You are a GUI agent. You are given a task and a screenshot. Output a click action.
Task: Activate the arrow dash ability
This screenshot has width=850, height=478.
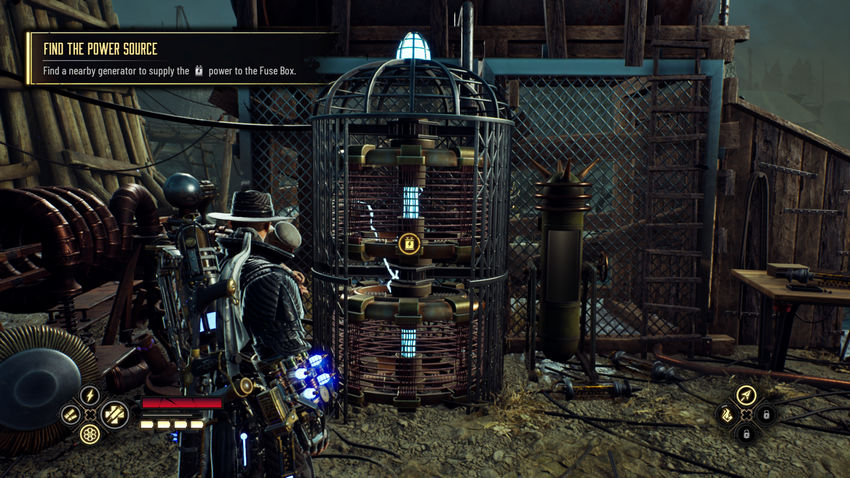pos(745,395)
